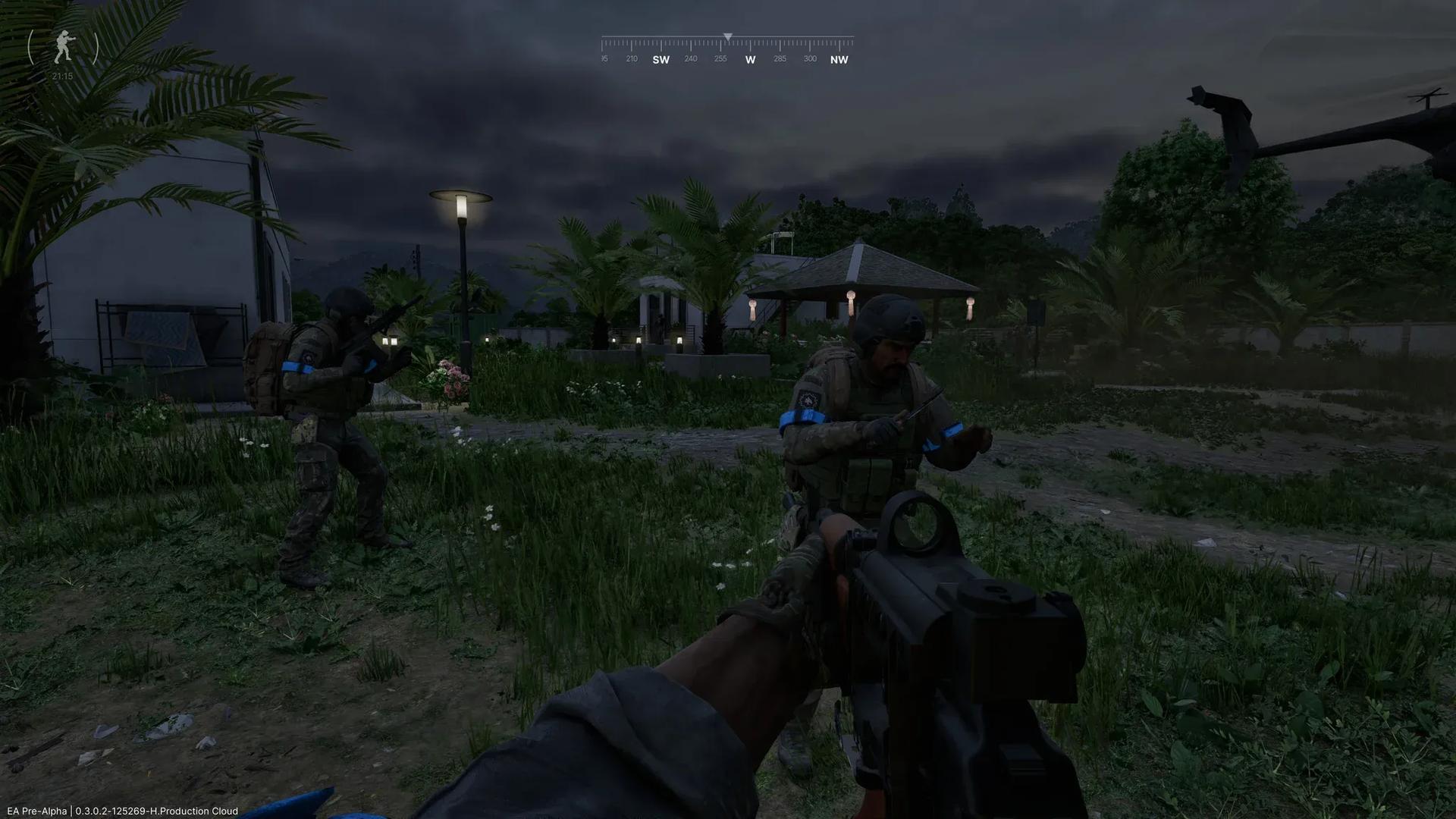Image resolution: width=1456 pixels, height=819 pixels.
Task: Toggle the left stance bracket indicator
Action: tap(31, 47)
